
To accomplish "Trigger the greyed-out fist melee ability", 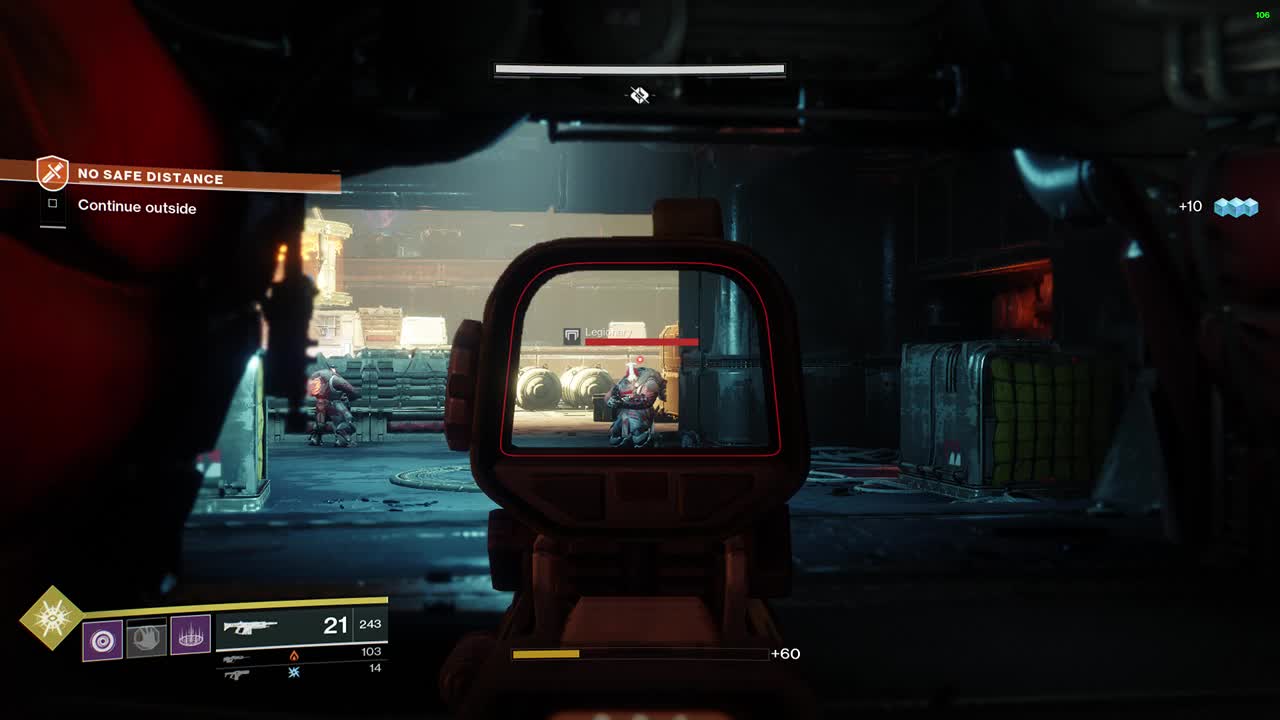I will pyautogui.click(x=147, y=637).
